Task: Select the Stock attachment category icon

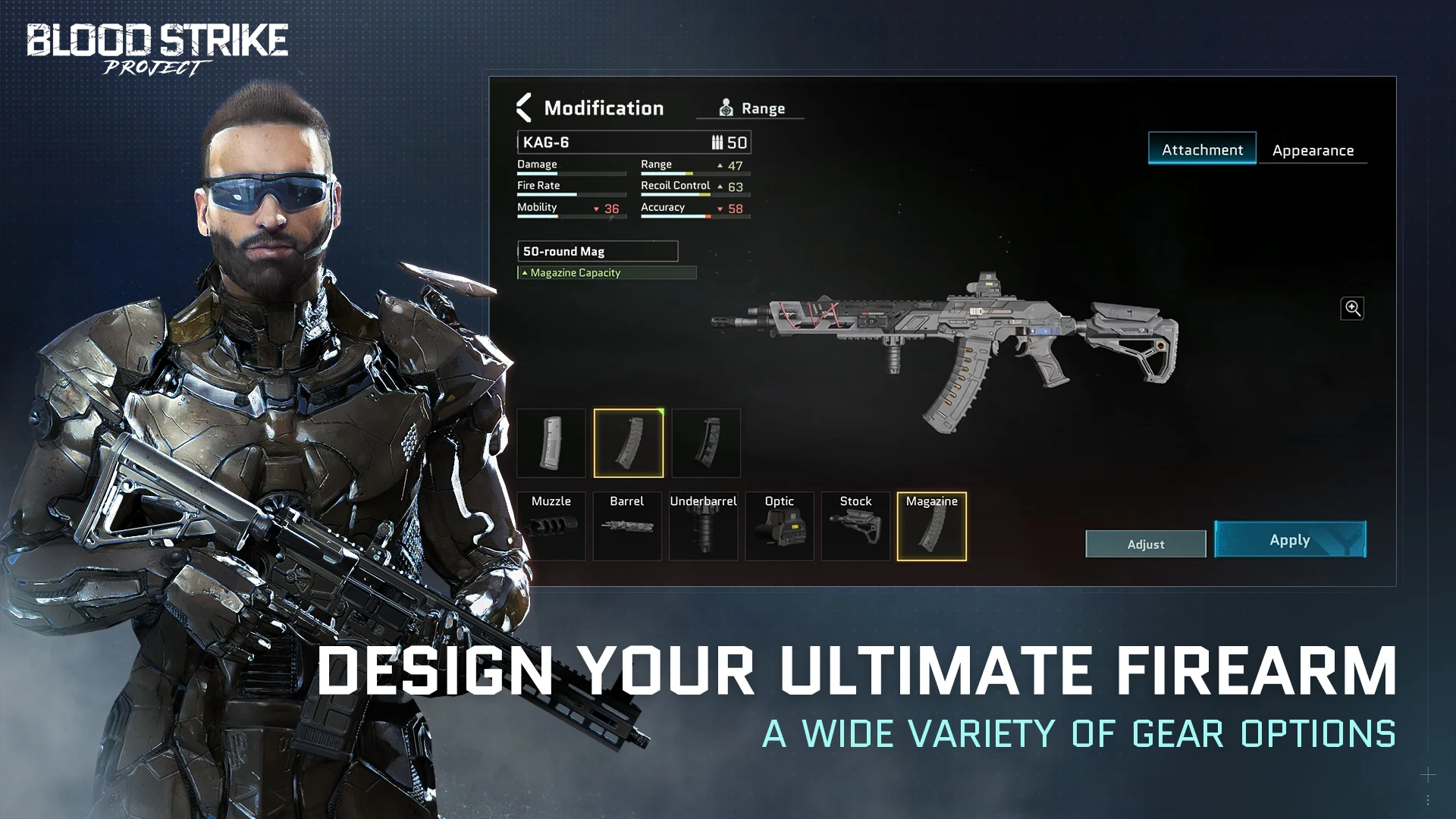Action: tap(855, 527)
